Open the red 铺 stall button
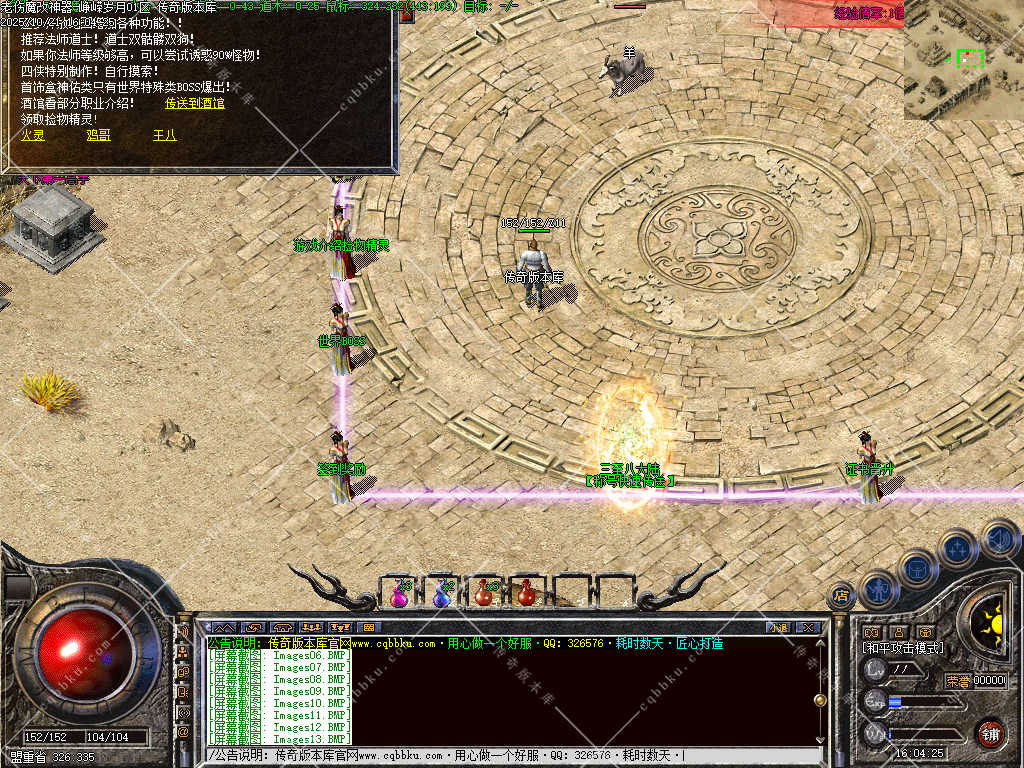Viewport: 1024px width, 768px height. point(990,733)
